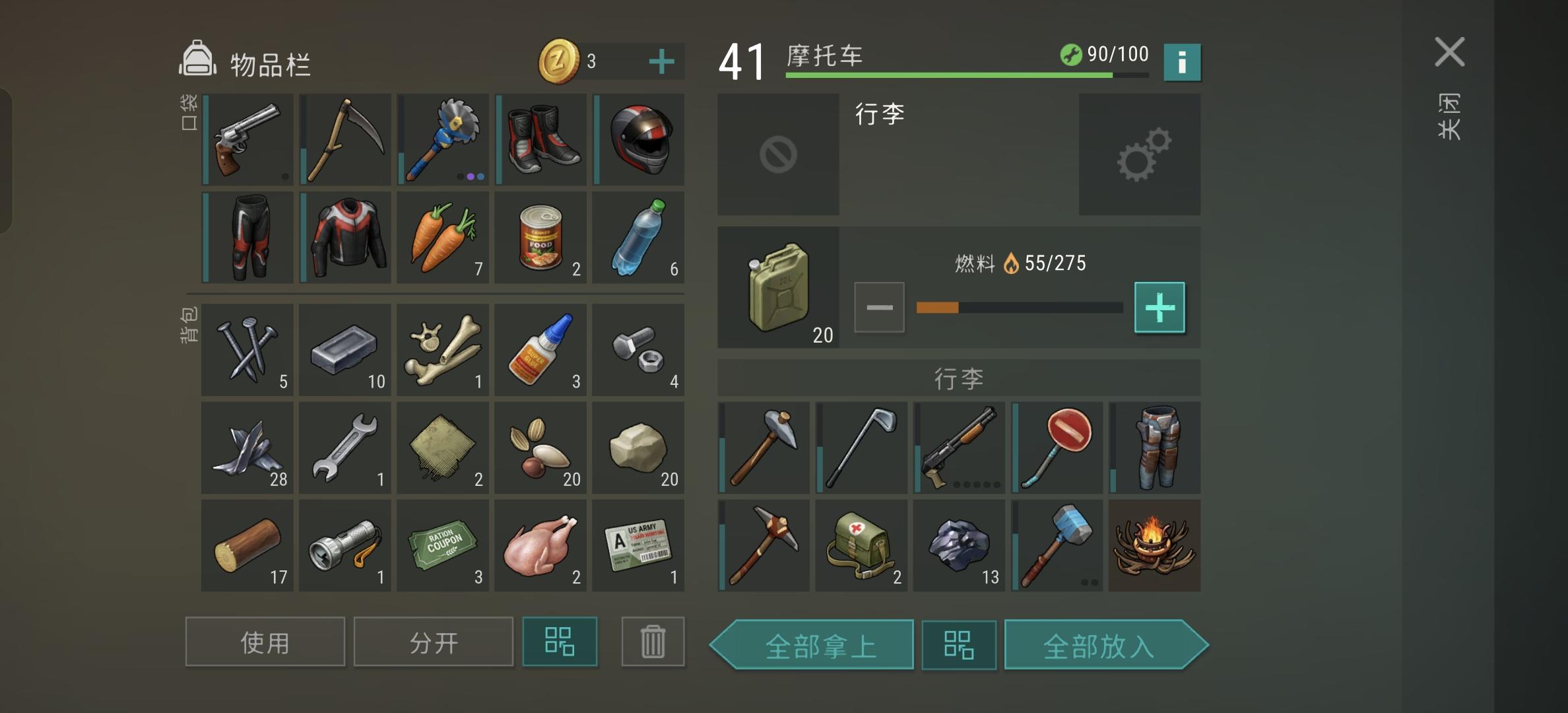
Task: Decrease fuel with the minus stepper
Action: 879,306
